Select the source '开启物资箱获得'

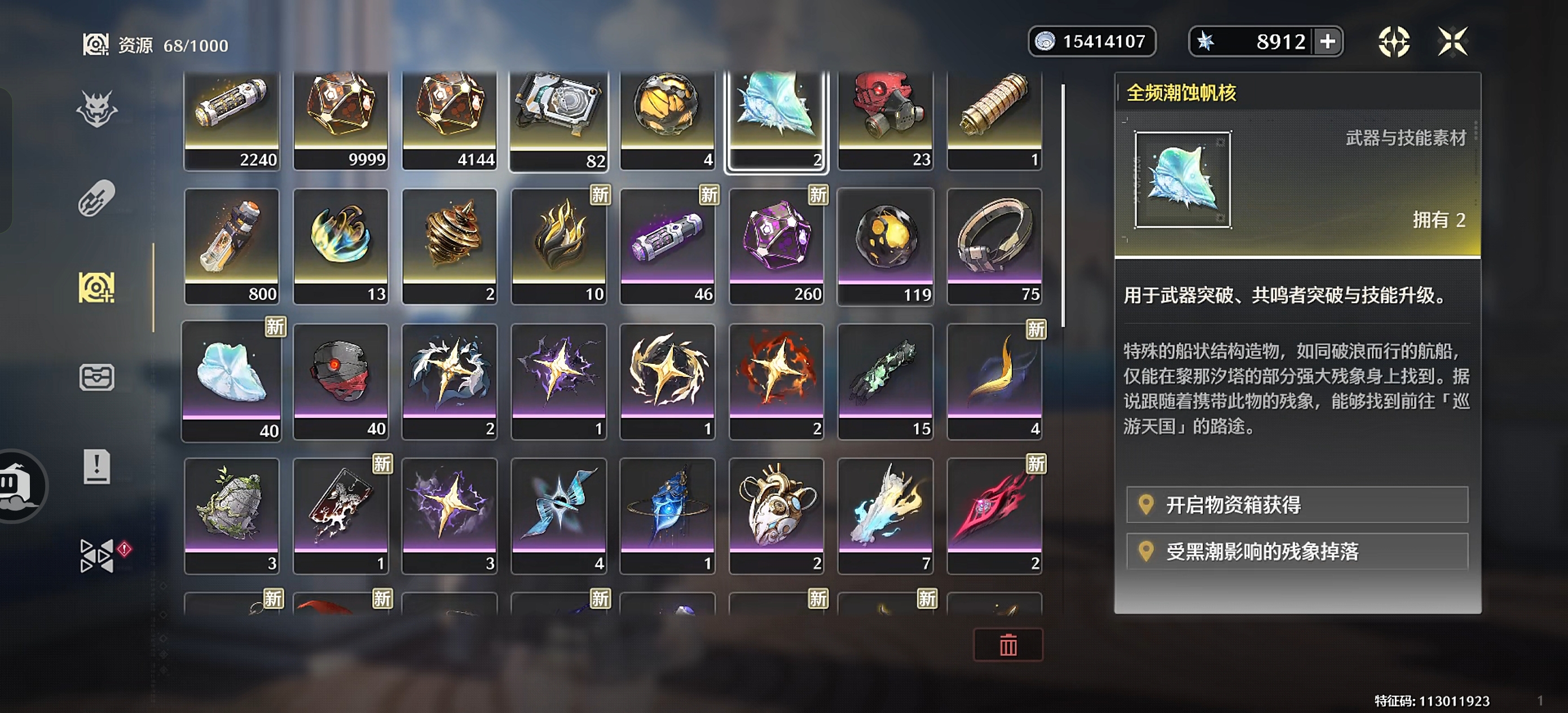1297,505
